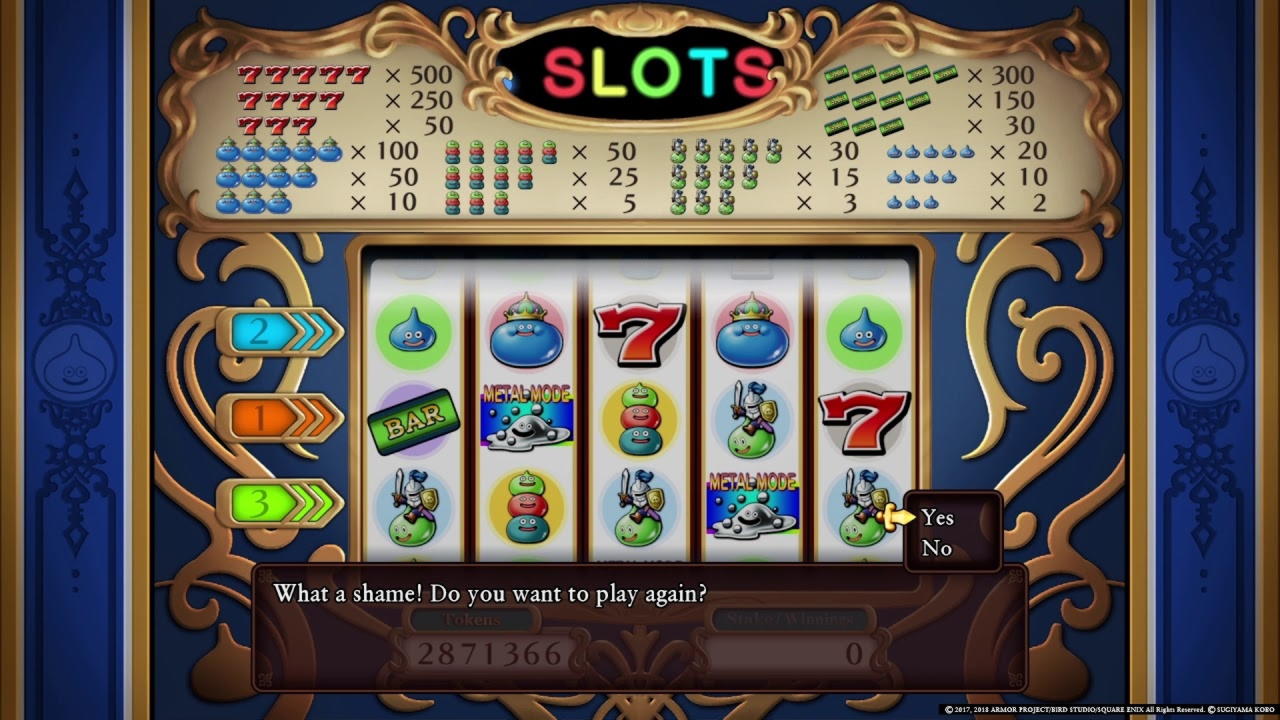Select the green payline 3 arrow

pos(279,504)
